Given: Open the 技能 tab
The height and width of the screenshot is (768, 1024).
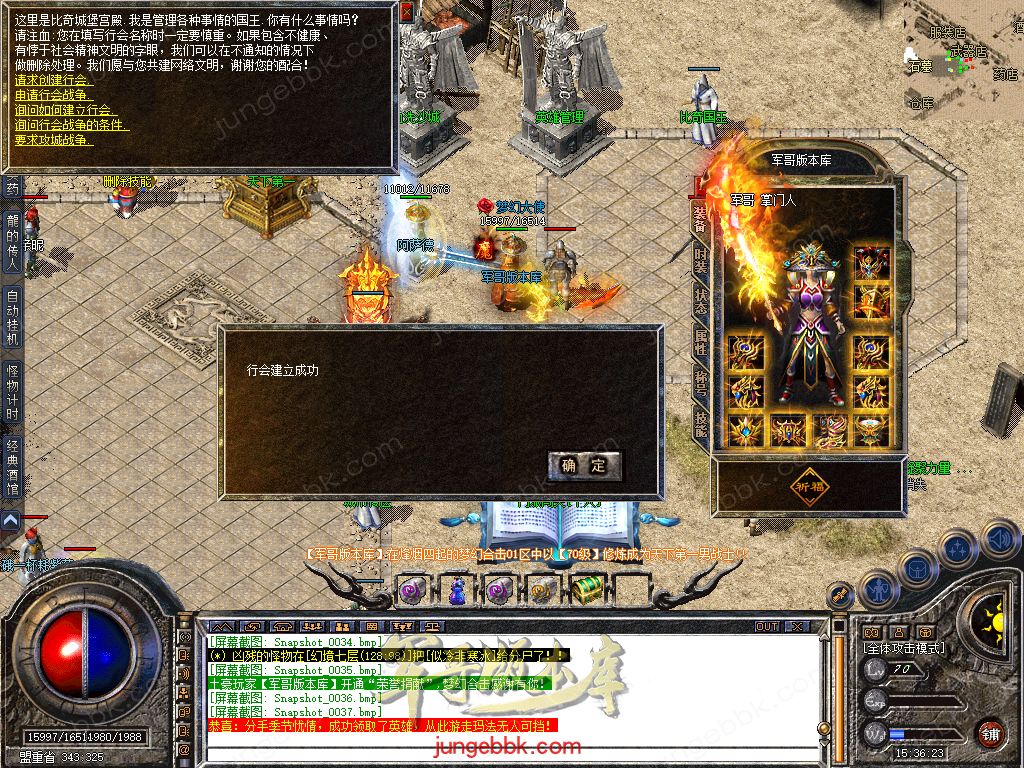Looking at the screenshot, I should pos(700,428).
